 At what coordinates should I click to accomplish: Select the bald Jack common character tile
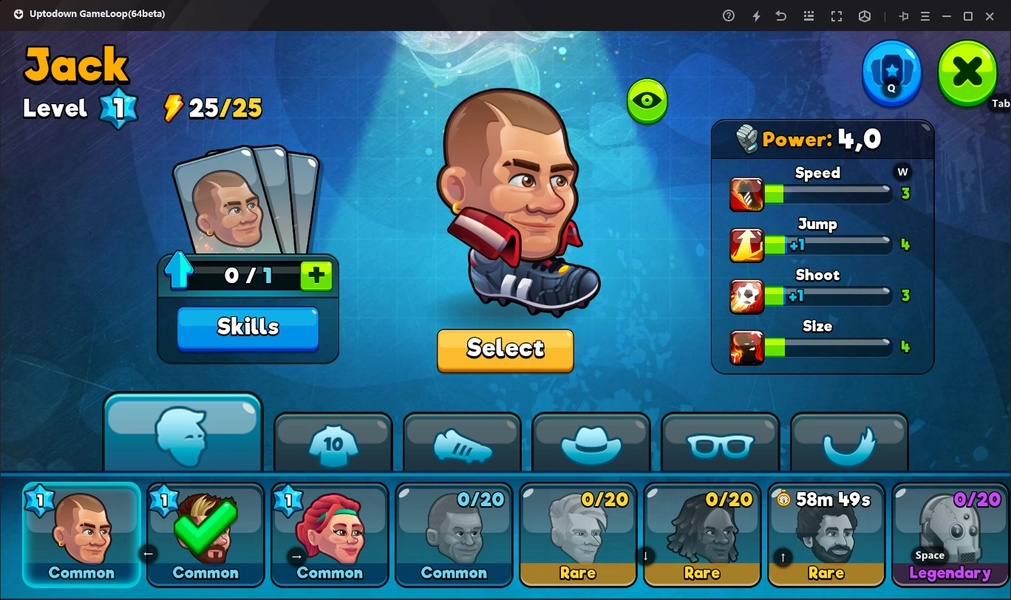pyautogui.click(x=82, y=535)
